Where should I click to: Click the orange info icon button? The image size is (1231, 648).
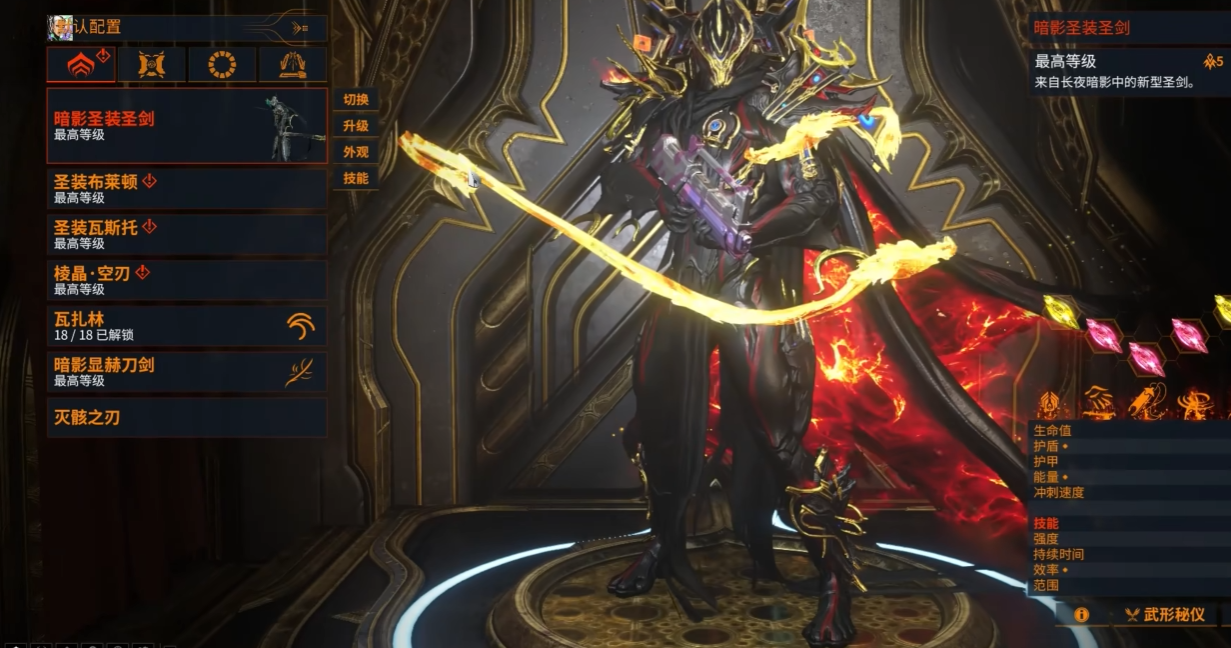click(1081, 615)
